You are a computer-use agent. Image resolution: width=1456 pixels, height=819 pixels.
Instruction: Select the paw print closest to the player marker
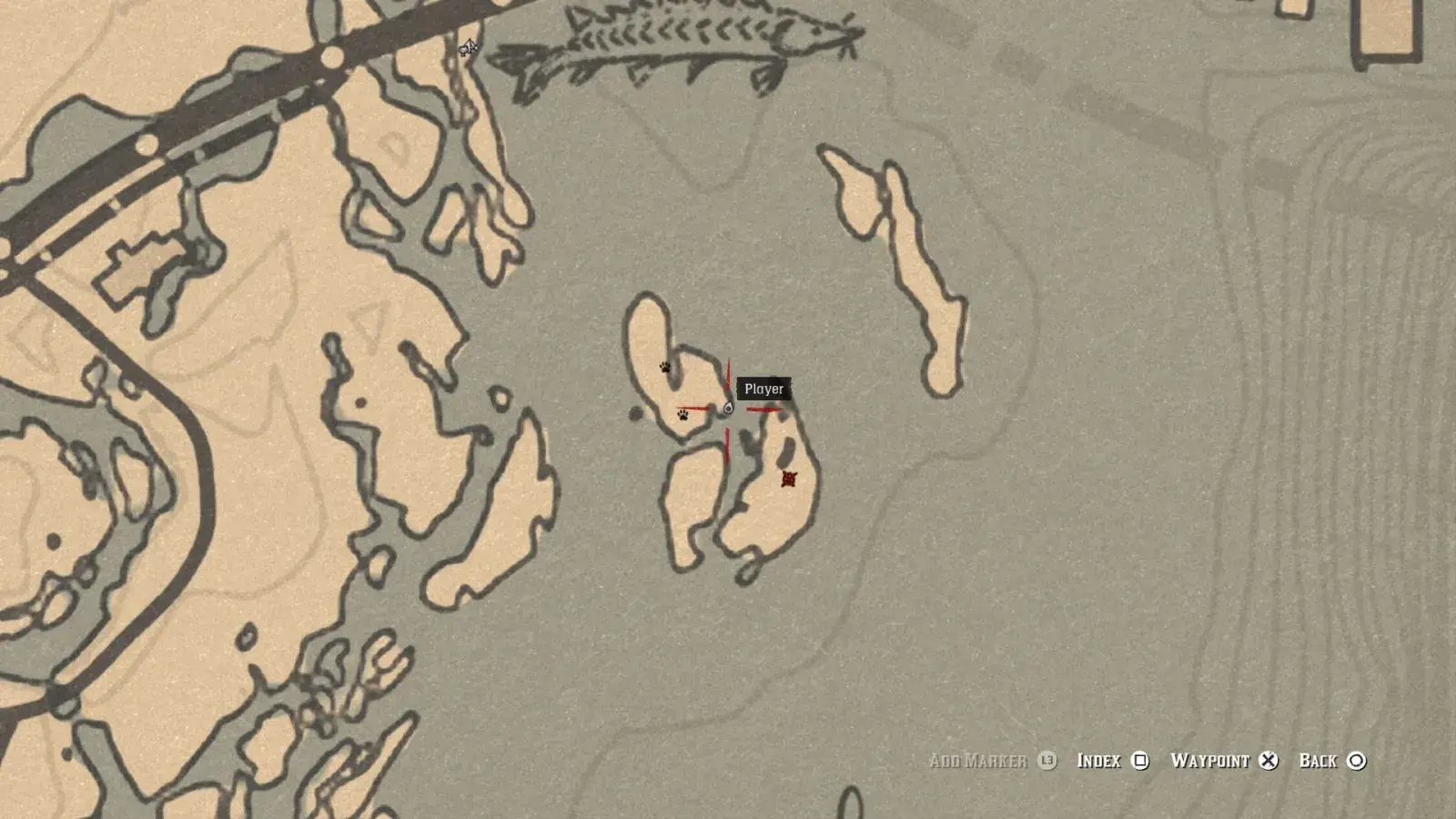(683, 415)
